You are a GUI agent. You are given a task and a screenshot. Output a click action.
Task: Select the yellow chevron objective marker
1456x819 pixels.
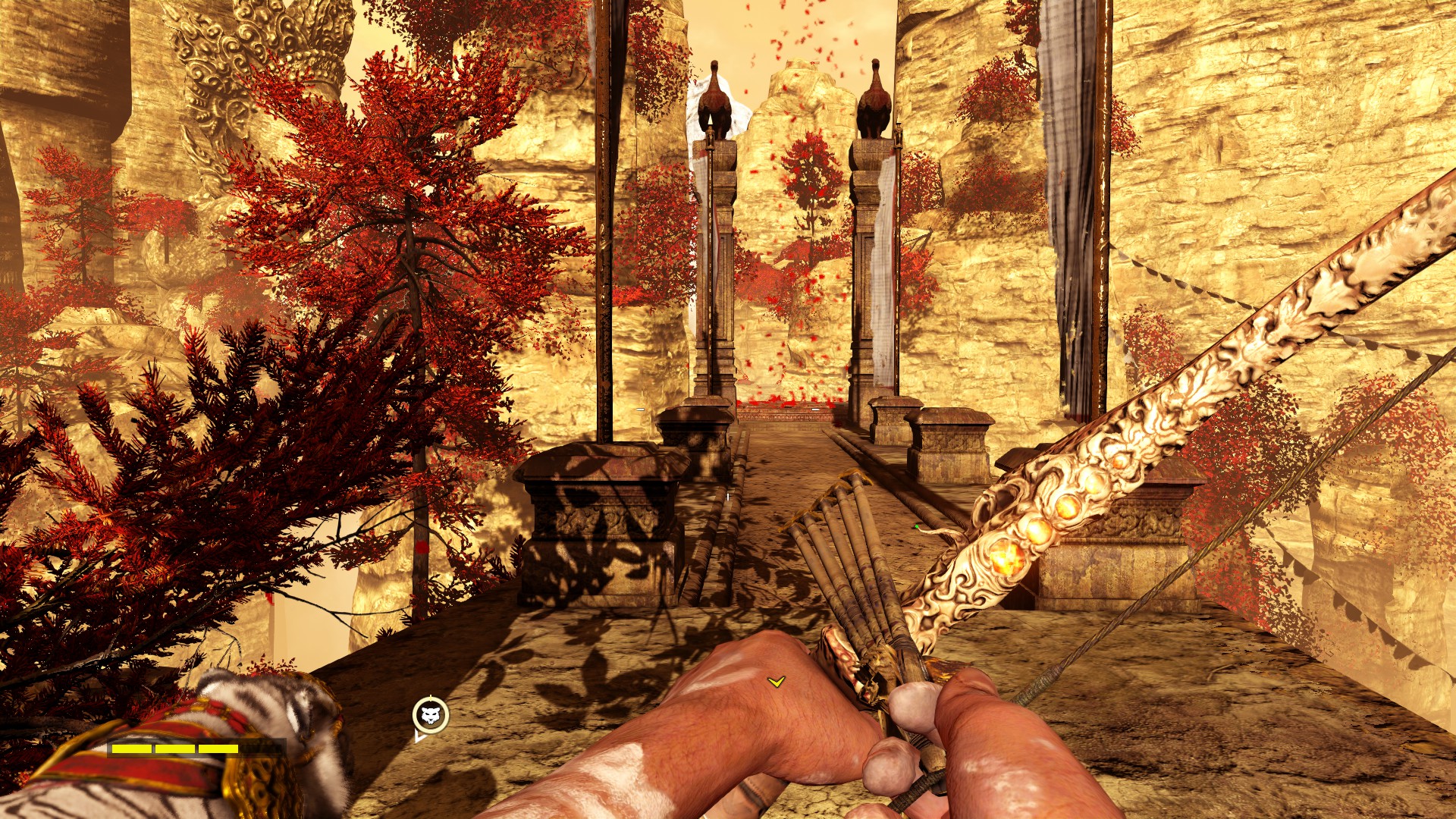(x=775, y=682)
